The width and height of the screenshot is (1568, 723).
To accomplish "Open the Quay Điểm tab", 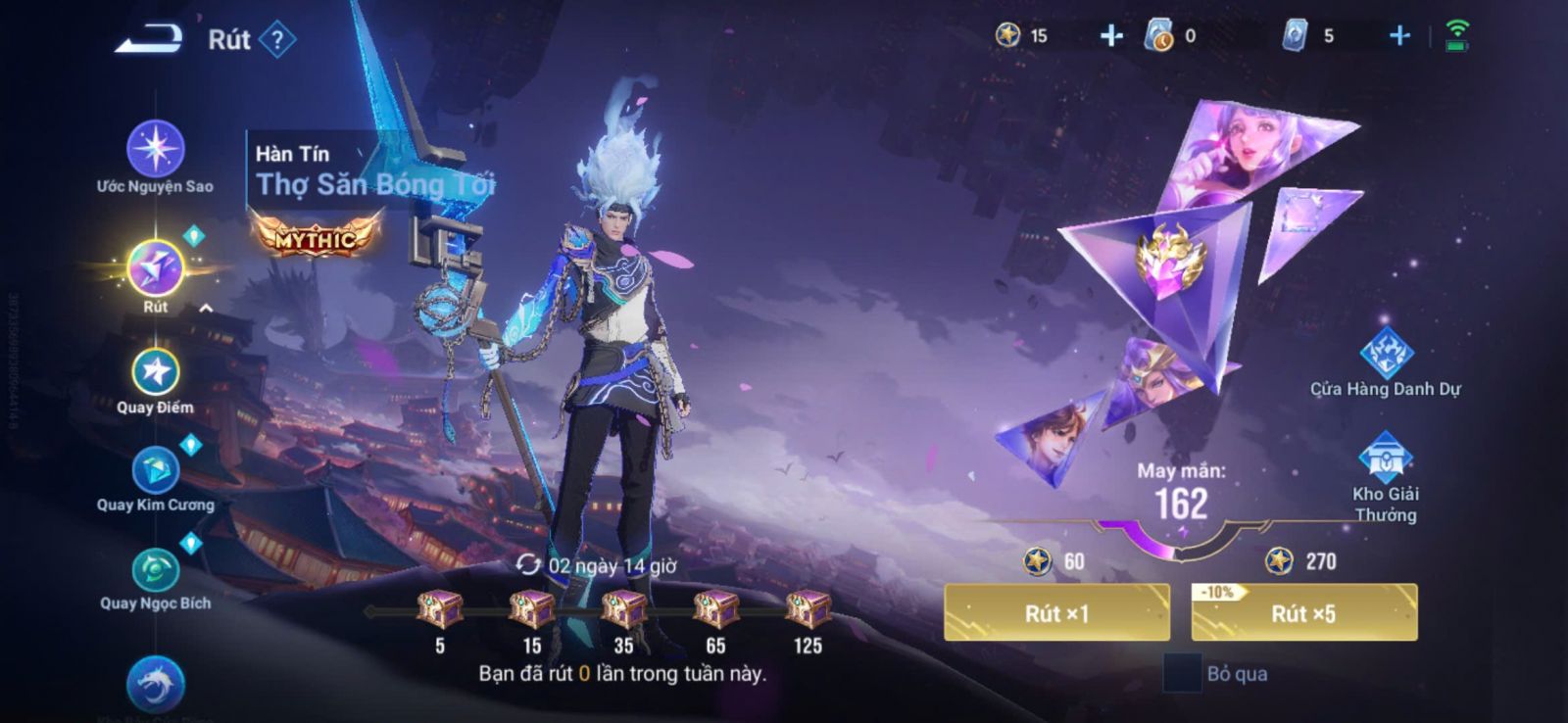I will click(x=155, y=373).
